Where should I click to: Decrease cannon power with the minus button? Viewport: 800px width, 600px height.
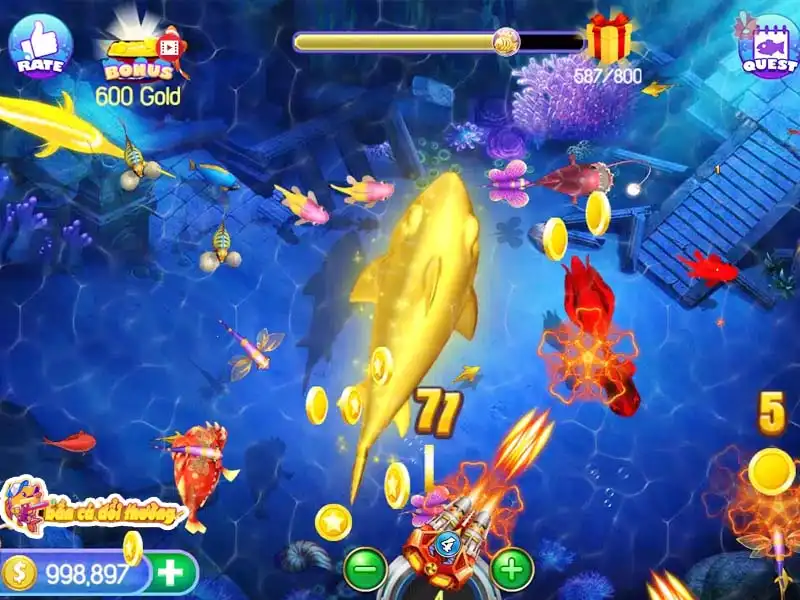pos(365,569)
